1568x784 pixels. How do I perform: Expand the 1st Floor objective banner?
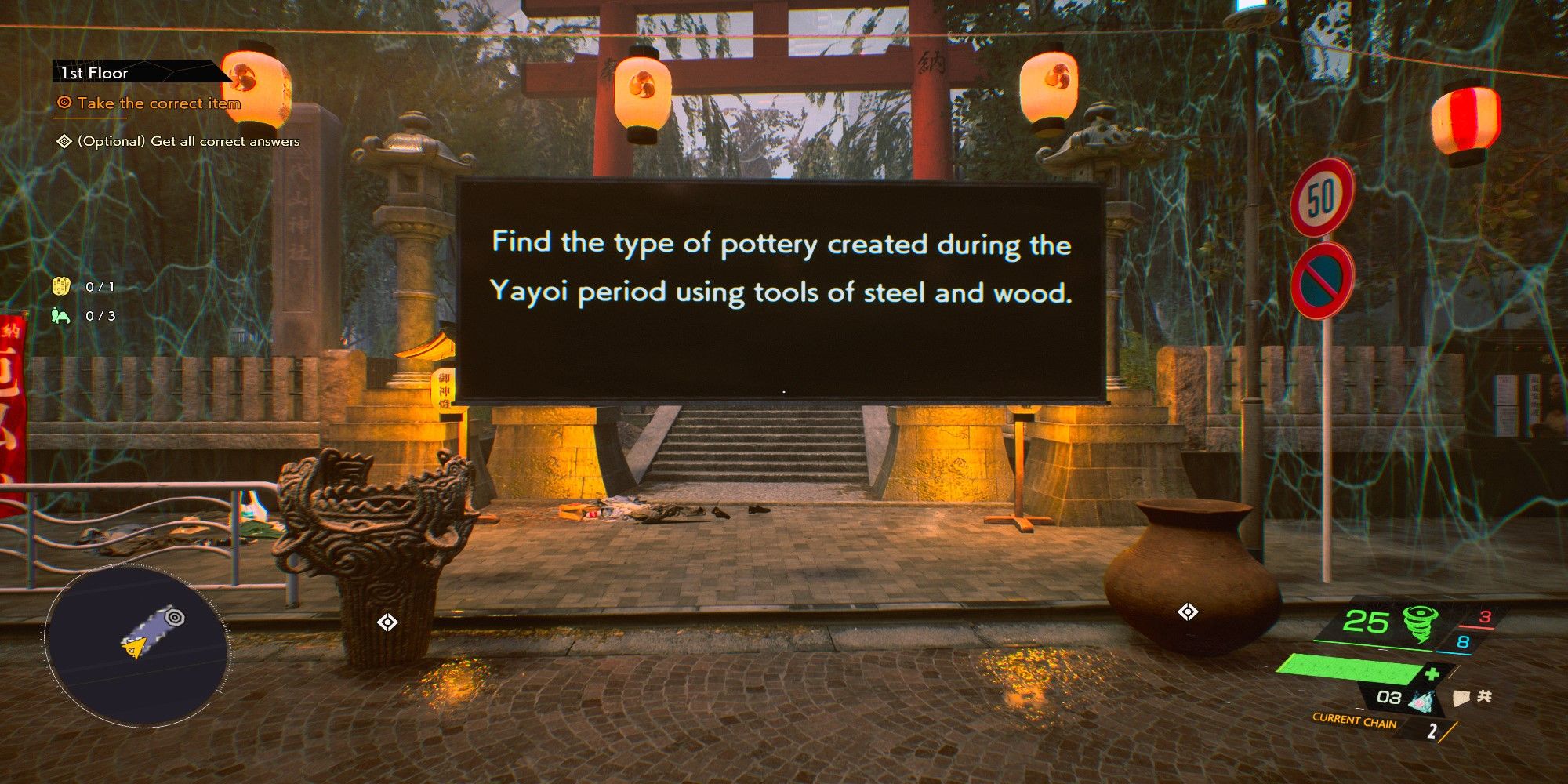(94, 73)
